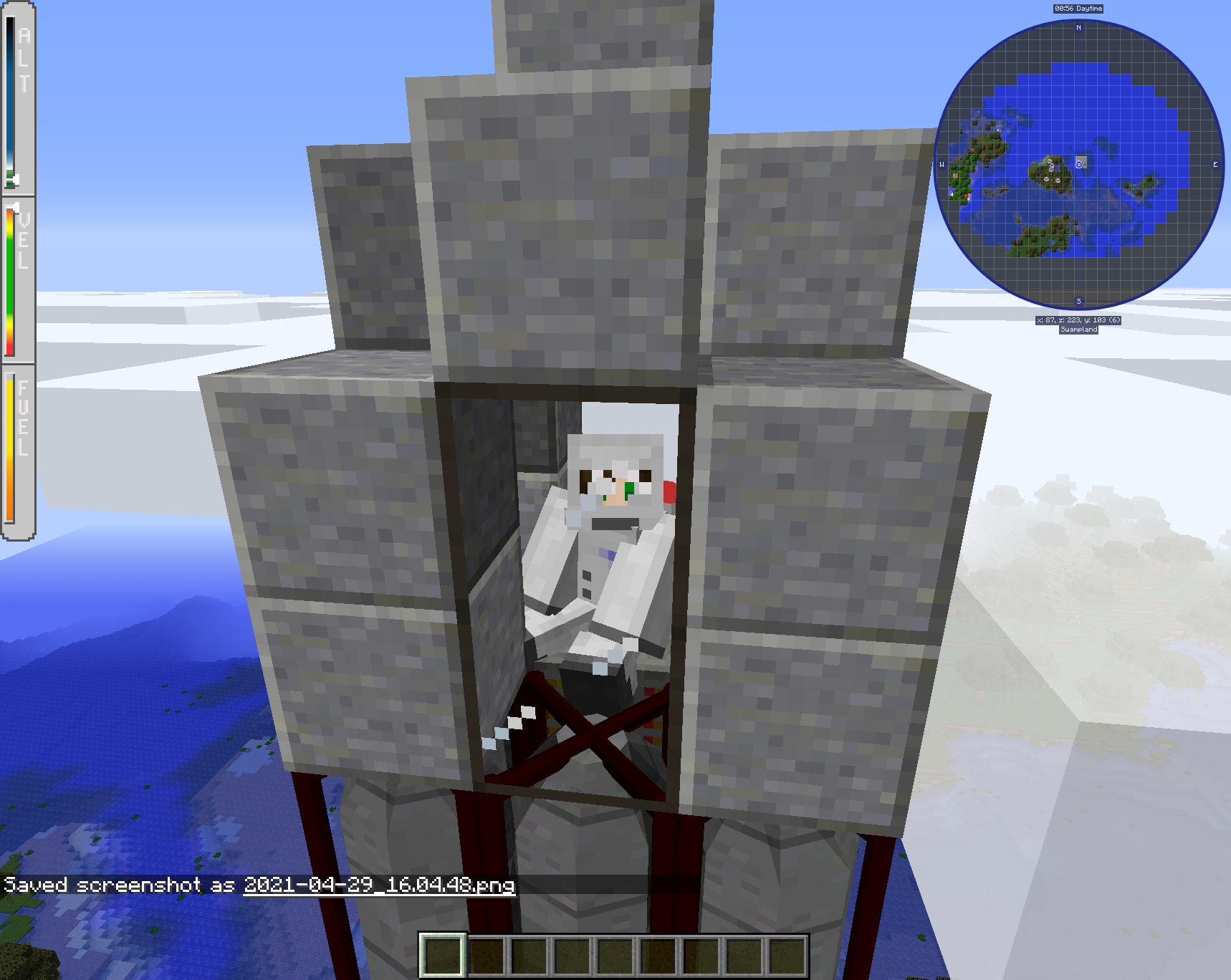Click the S compass indicator on the minimap
This screenshot has height=980, width=1231.
(1078, 302)
